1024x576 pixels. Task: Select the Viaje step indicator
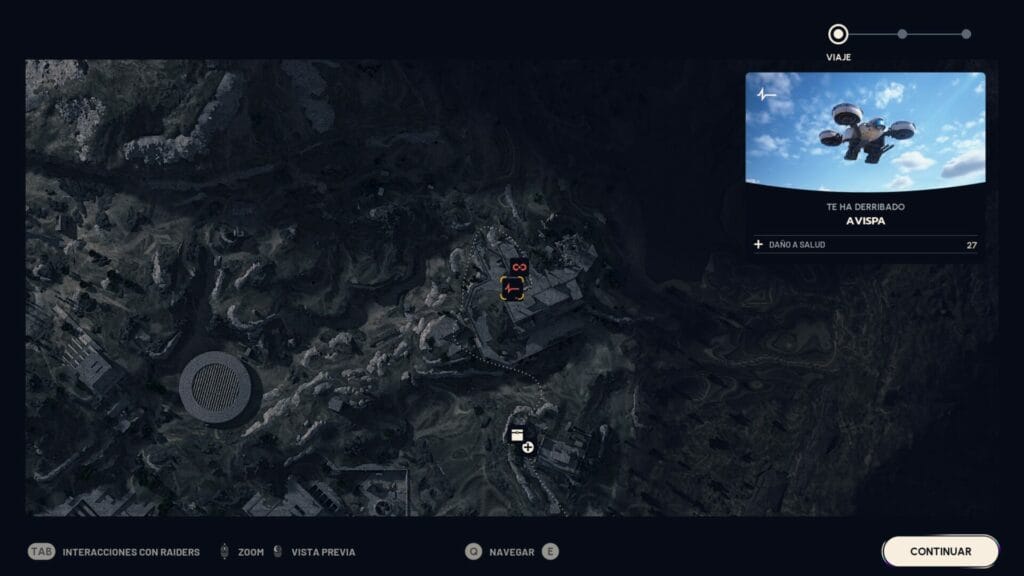click(838, 35)
